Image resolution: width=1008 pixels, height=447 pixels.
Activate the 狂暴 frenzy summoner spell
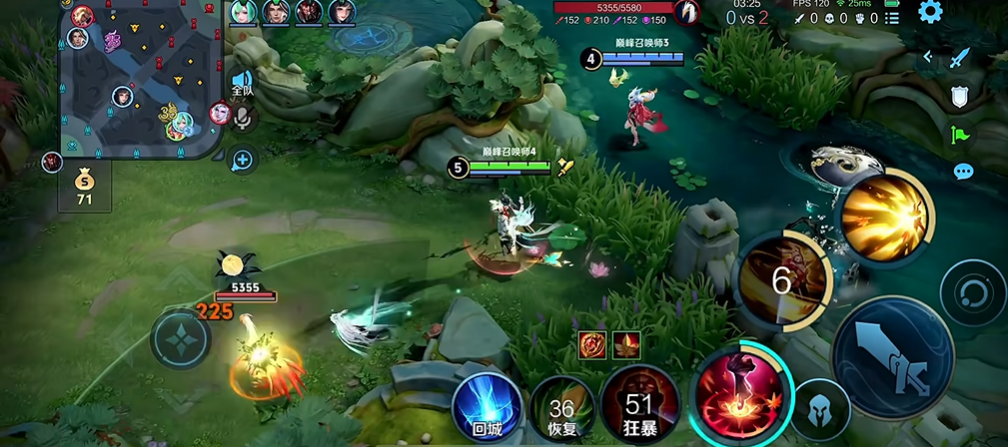[x=639, y=404]
